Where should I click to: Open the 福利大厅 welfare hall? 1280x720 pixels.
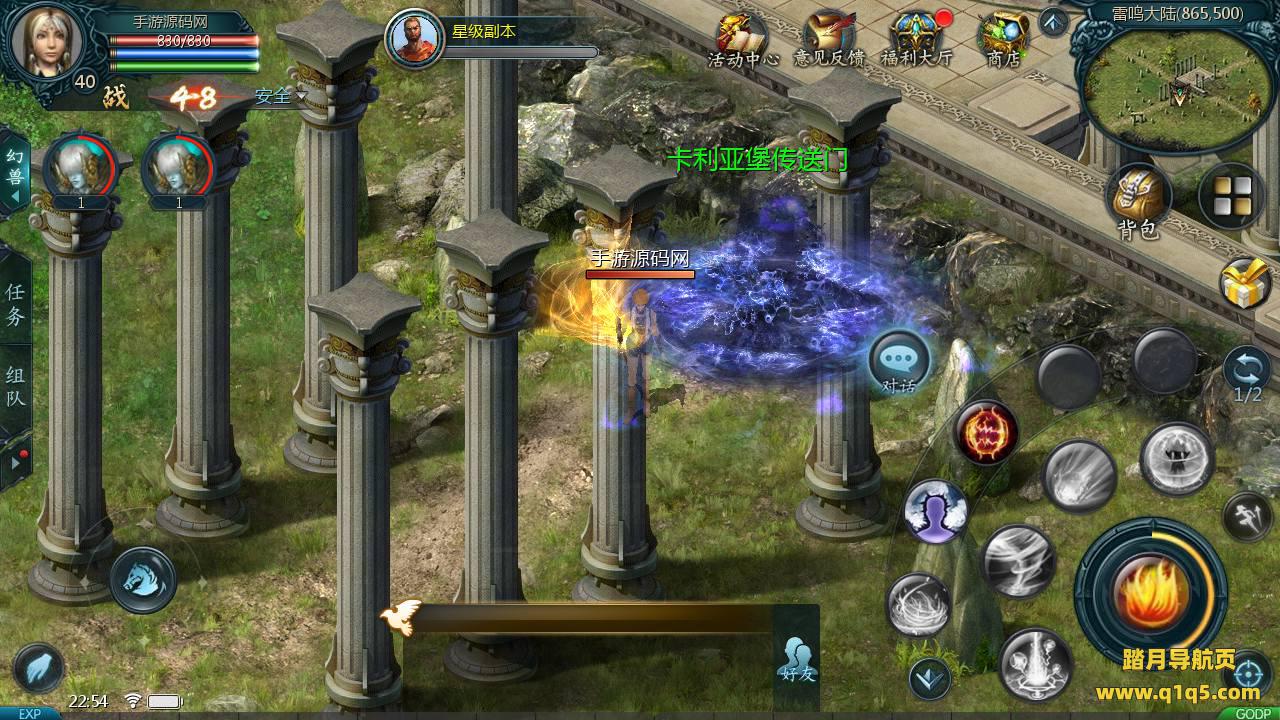point(916,38)
